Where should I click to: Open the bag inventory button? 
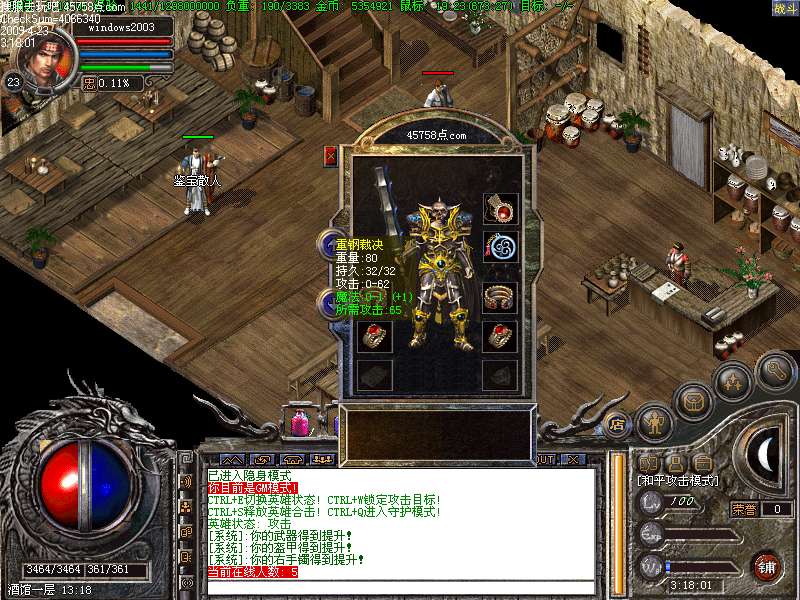point(692,402)
